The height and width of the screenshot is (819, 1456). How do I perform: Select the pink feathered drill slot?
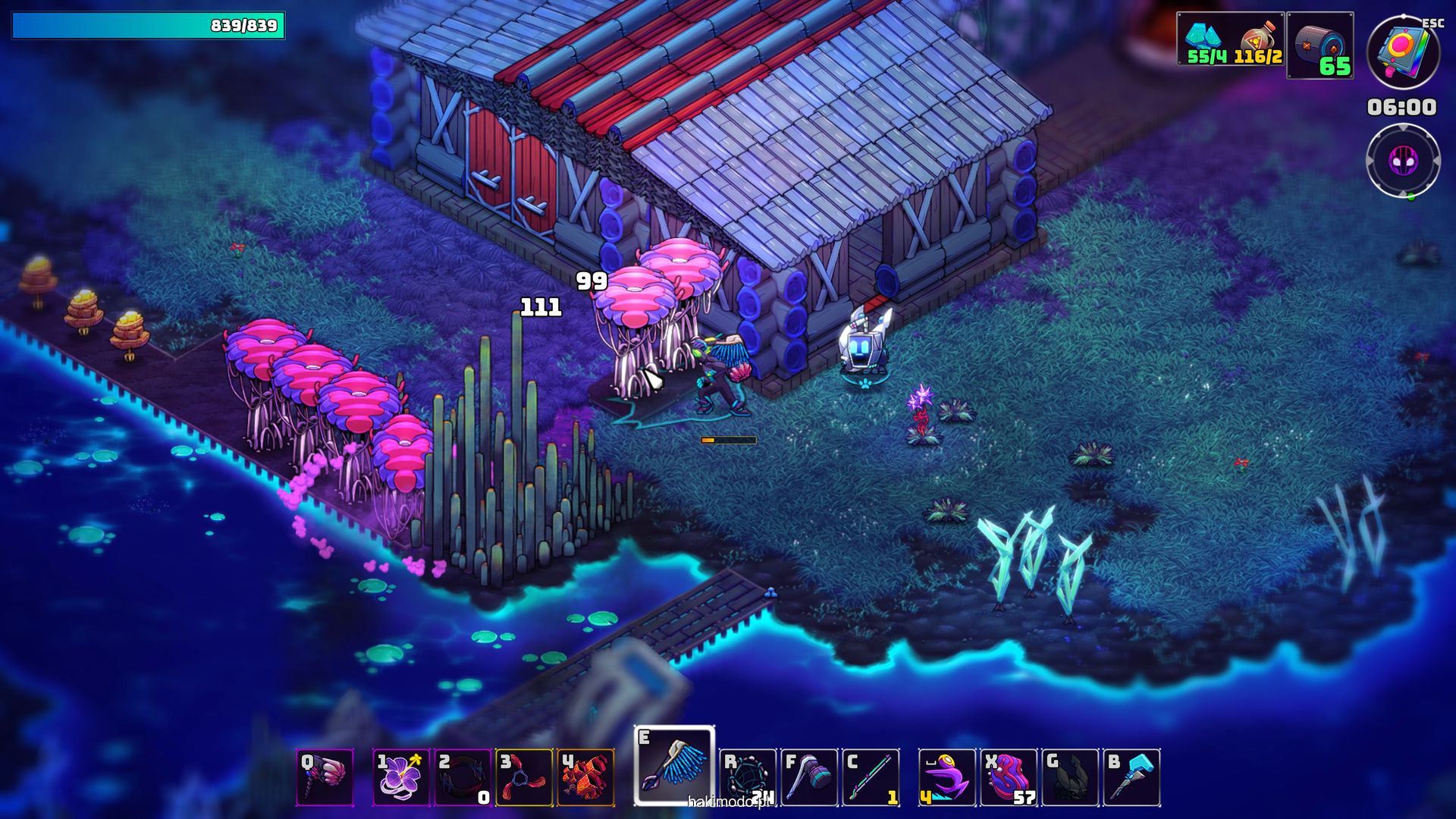[x=325, y=777]
